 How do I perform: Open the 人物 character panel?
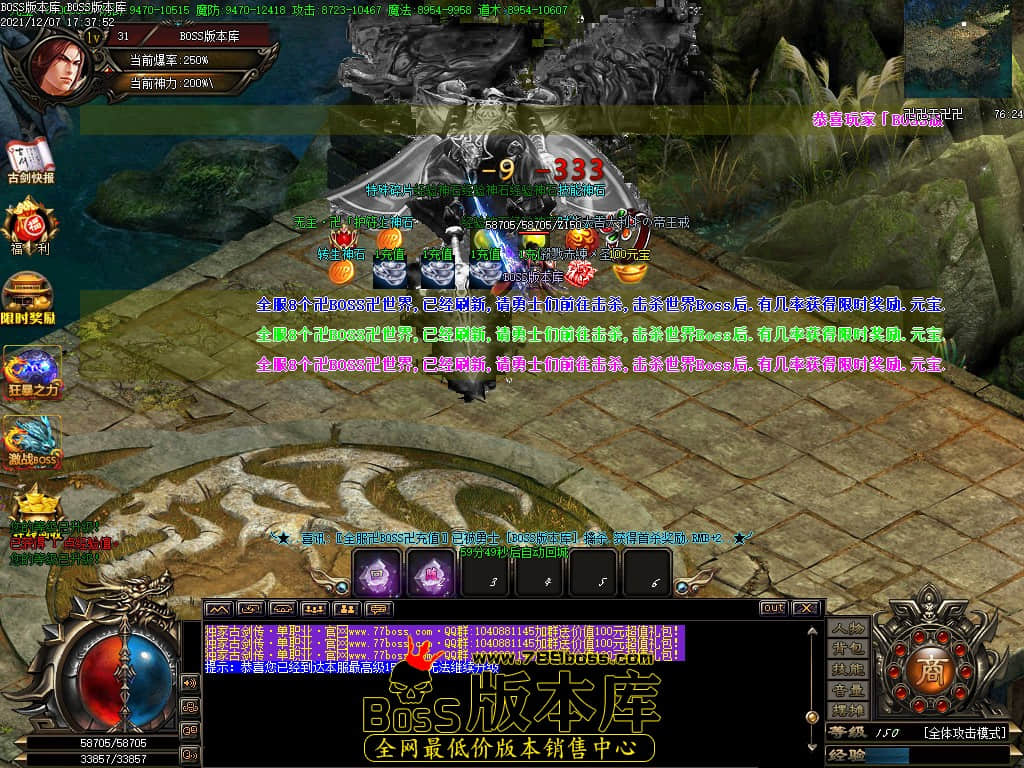(x=848, y=629)
